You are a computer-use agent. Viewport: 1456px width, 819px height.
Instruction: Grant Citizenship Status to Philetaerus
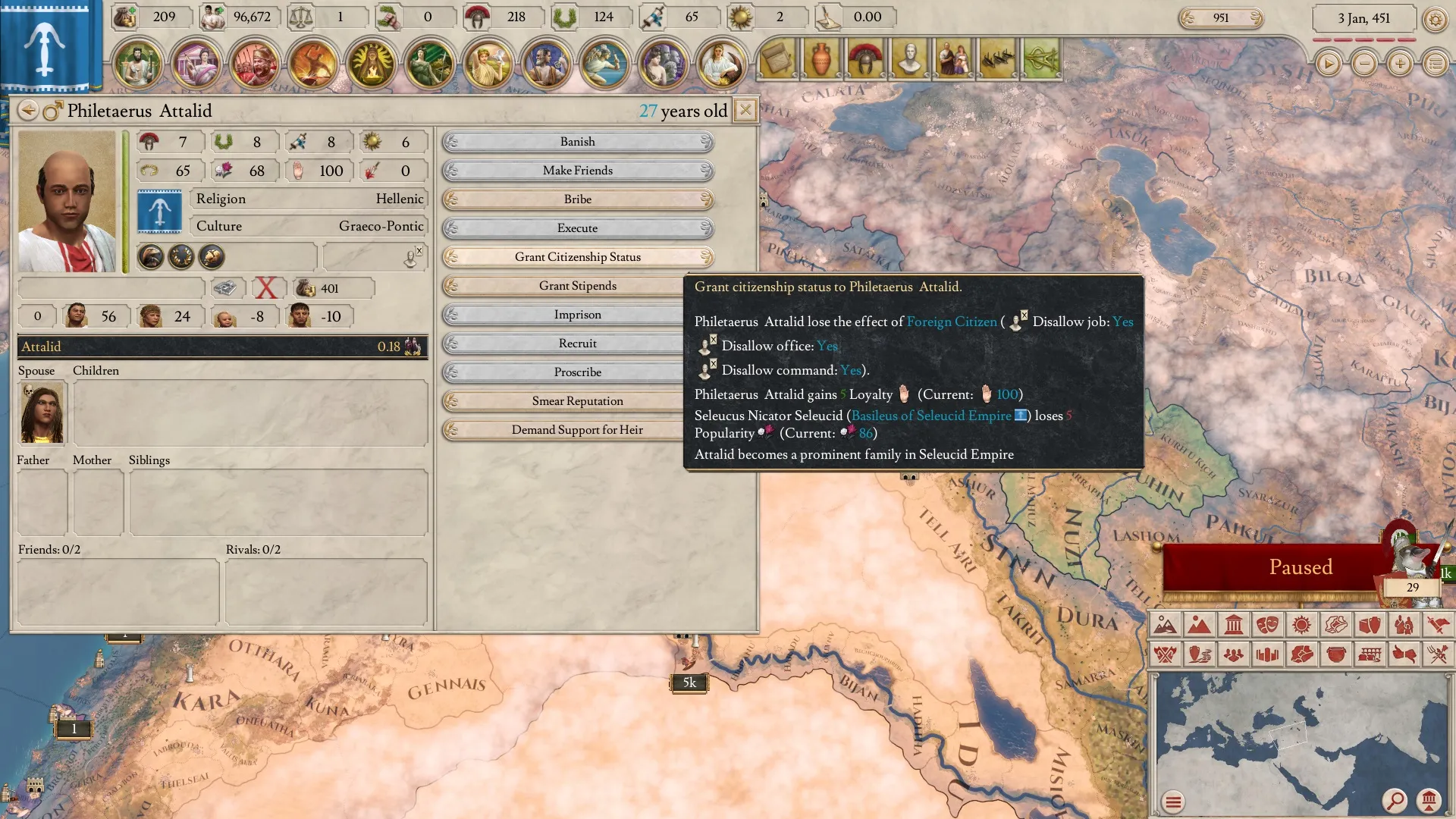point(577,257)
